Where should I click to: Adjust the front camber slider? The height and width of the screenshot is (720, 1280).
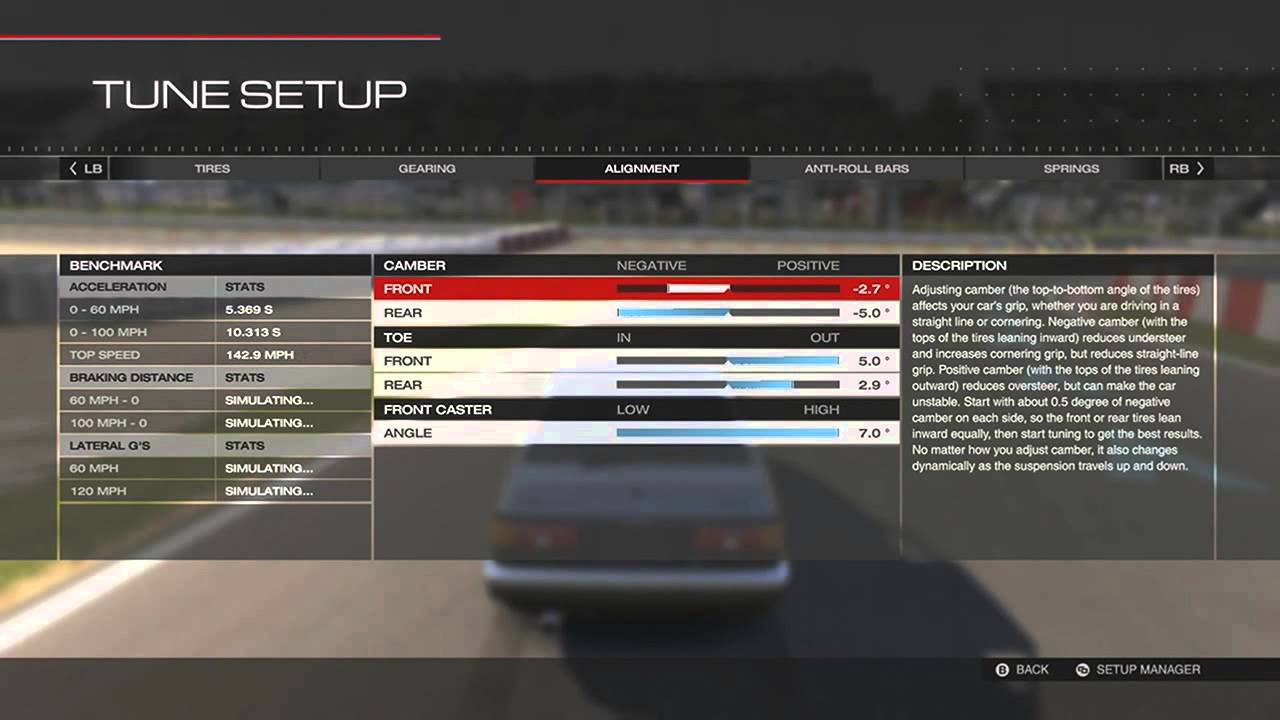728,289
